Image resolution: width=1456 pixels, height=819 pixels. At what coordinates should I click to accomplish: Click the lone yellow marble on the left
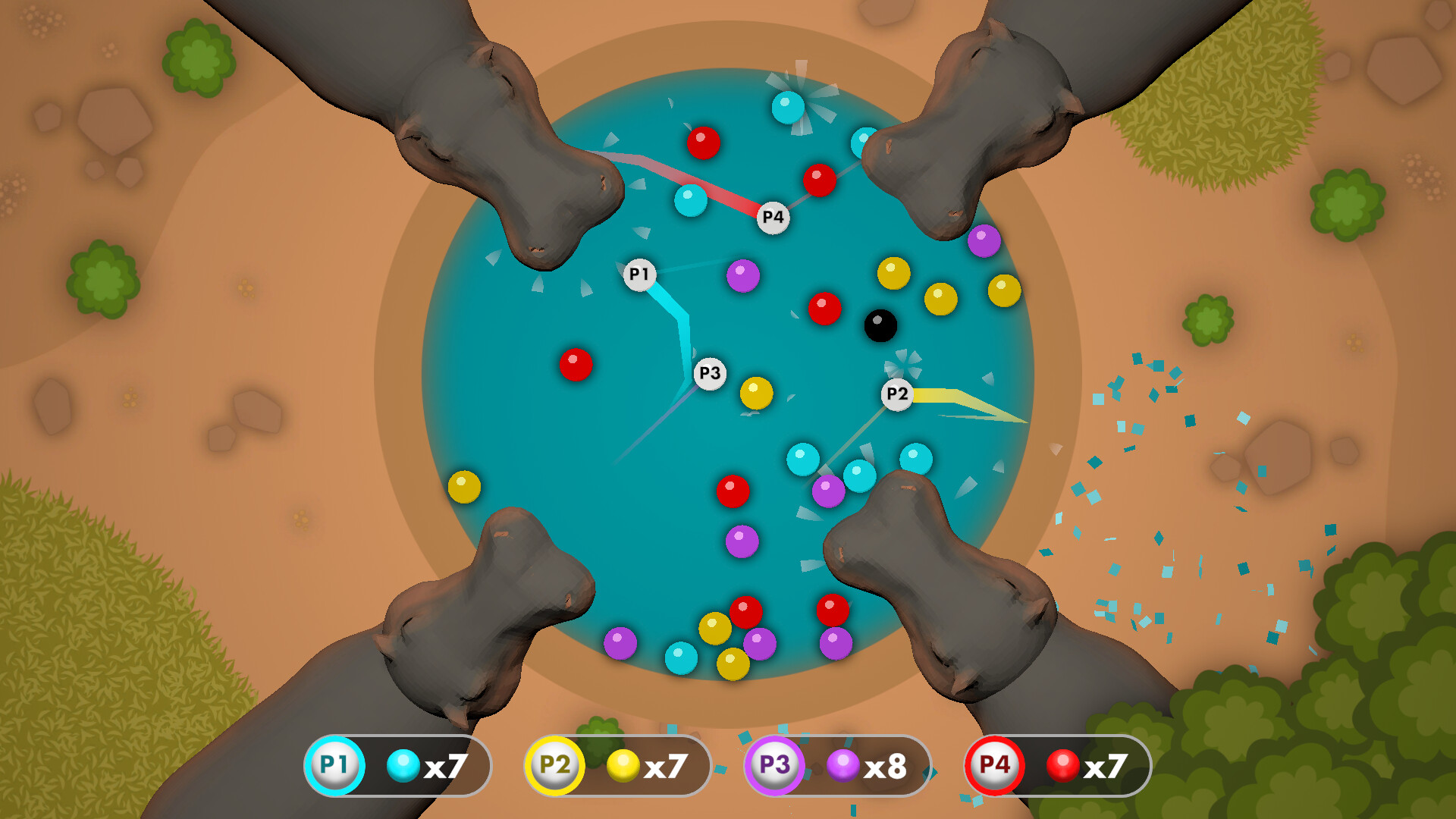pos(465,486)
